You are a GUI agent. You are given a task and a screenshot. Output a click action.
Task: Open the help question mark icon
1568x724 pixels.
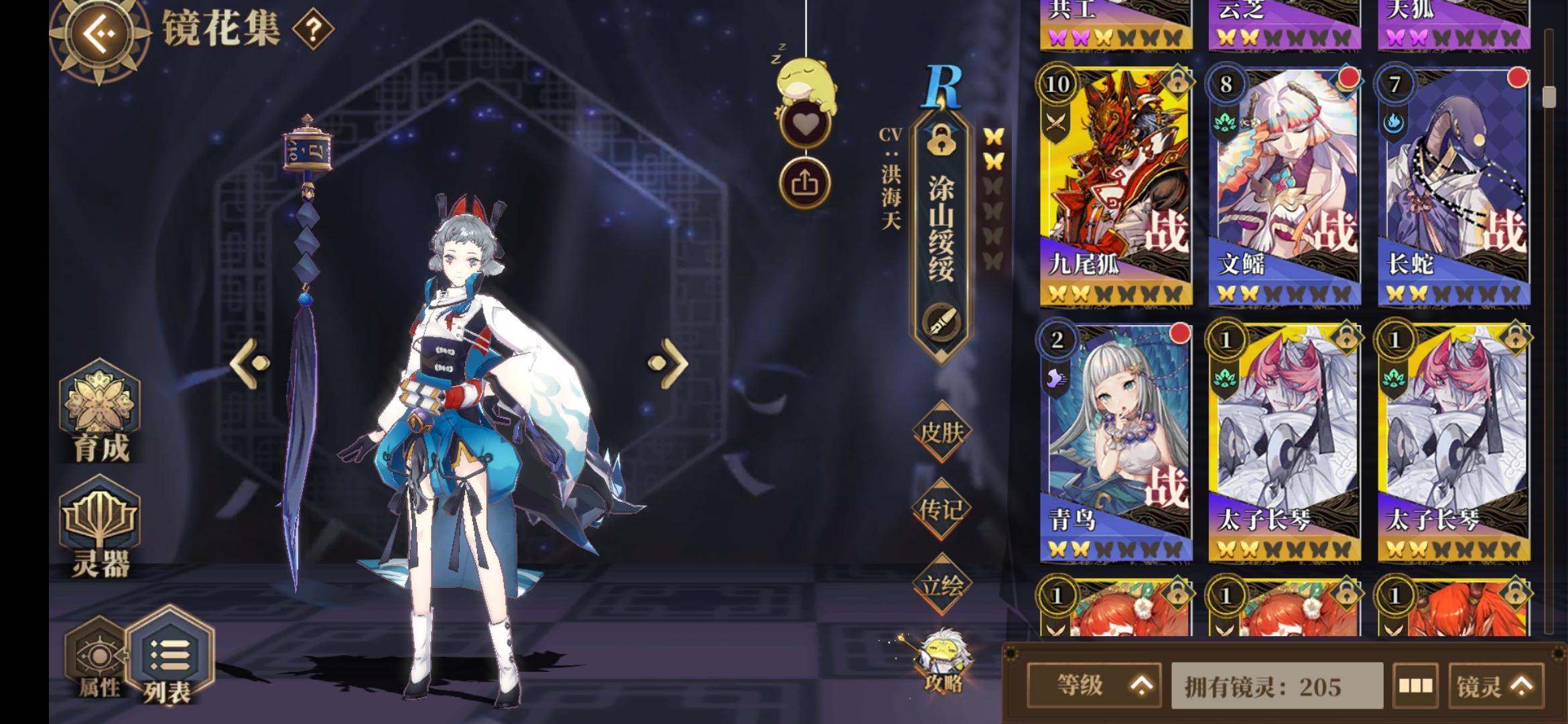[x=313, y=29]
